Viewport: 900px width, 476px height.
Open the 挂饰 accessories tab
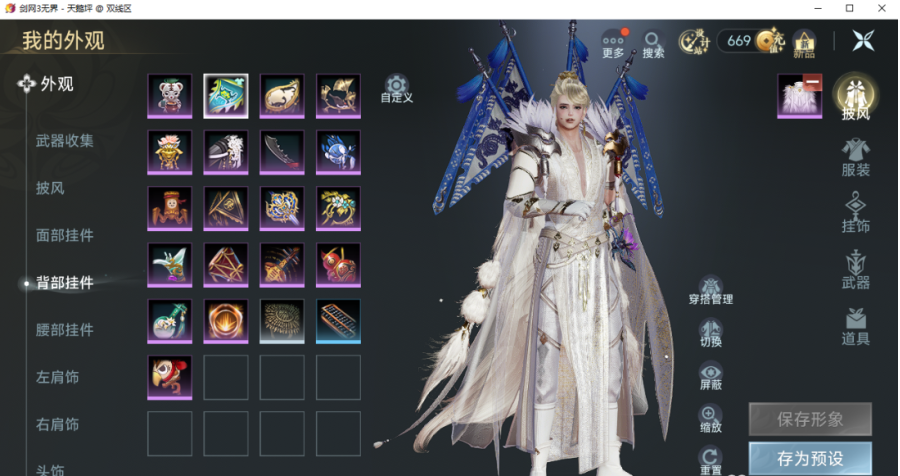(x=855, y=213)
